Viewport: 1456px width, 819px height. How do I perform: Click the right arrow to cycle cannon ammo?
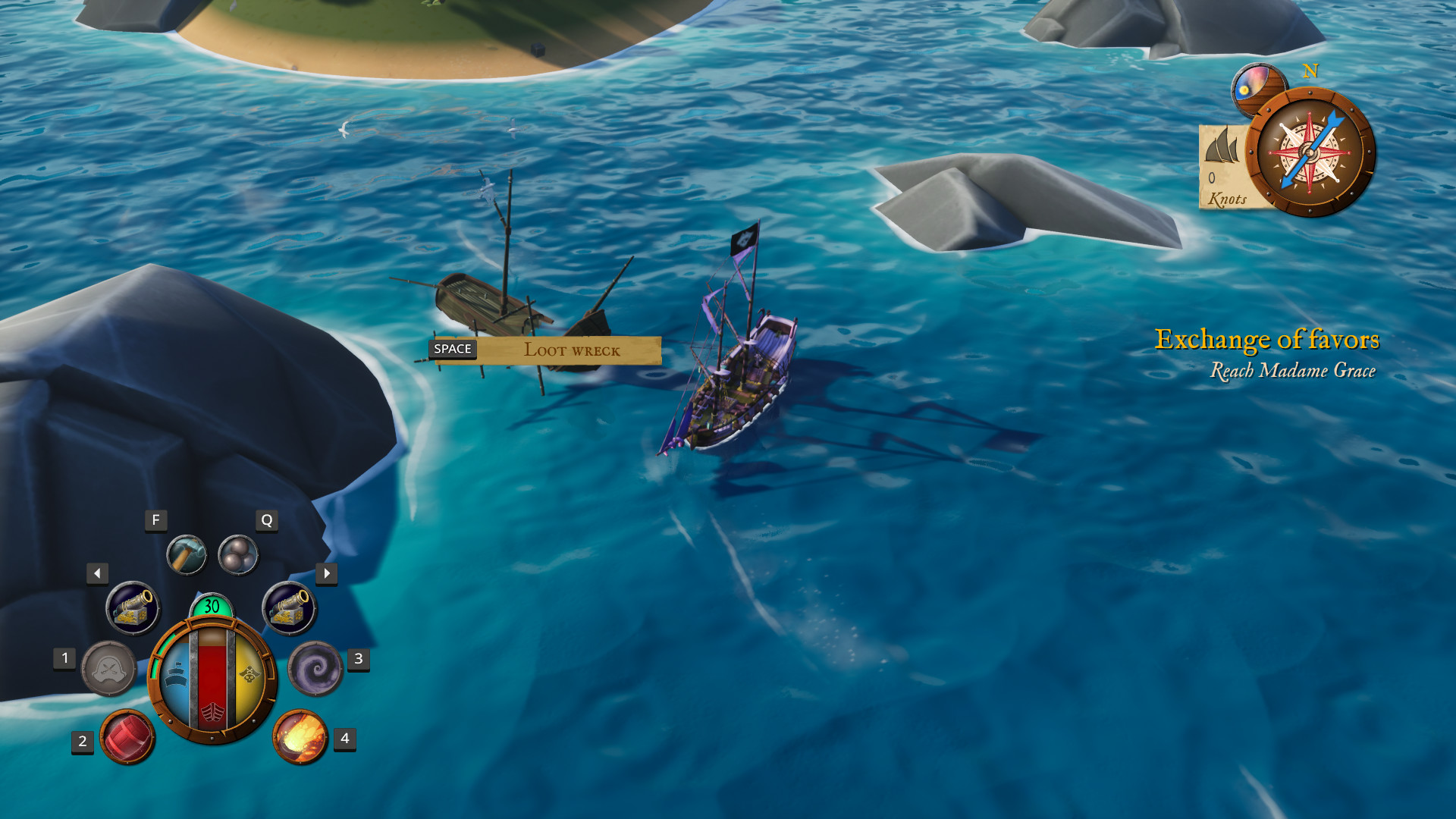click(x=327, y=574)
